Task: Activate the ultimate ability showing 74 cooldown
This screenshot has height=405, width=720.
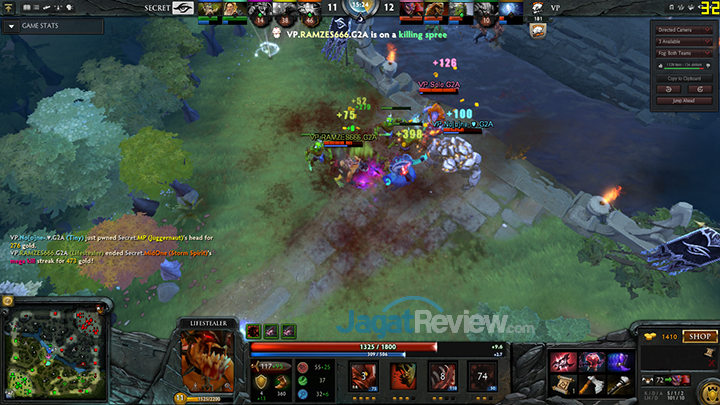Action: click(x=482, y=376)
